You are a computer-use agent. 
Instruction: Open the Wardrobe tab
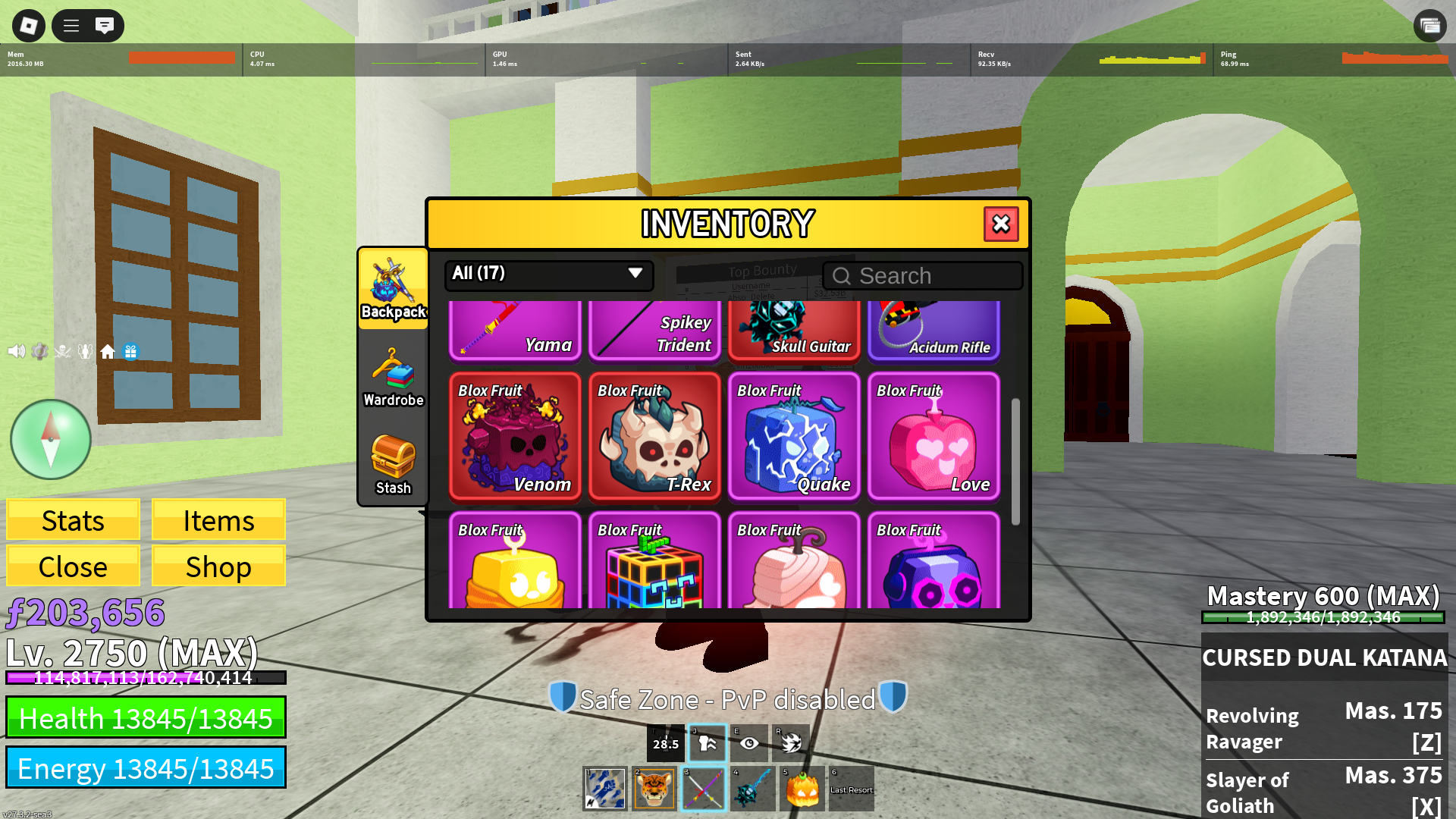tap(393, 378)
